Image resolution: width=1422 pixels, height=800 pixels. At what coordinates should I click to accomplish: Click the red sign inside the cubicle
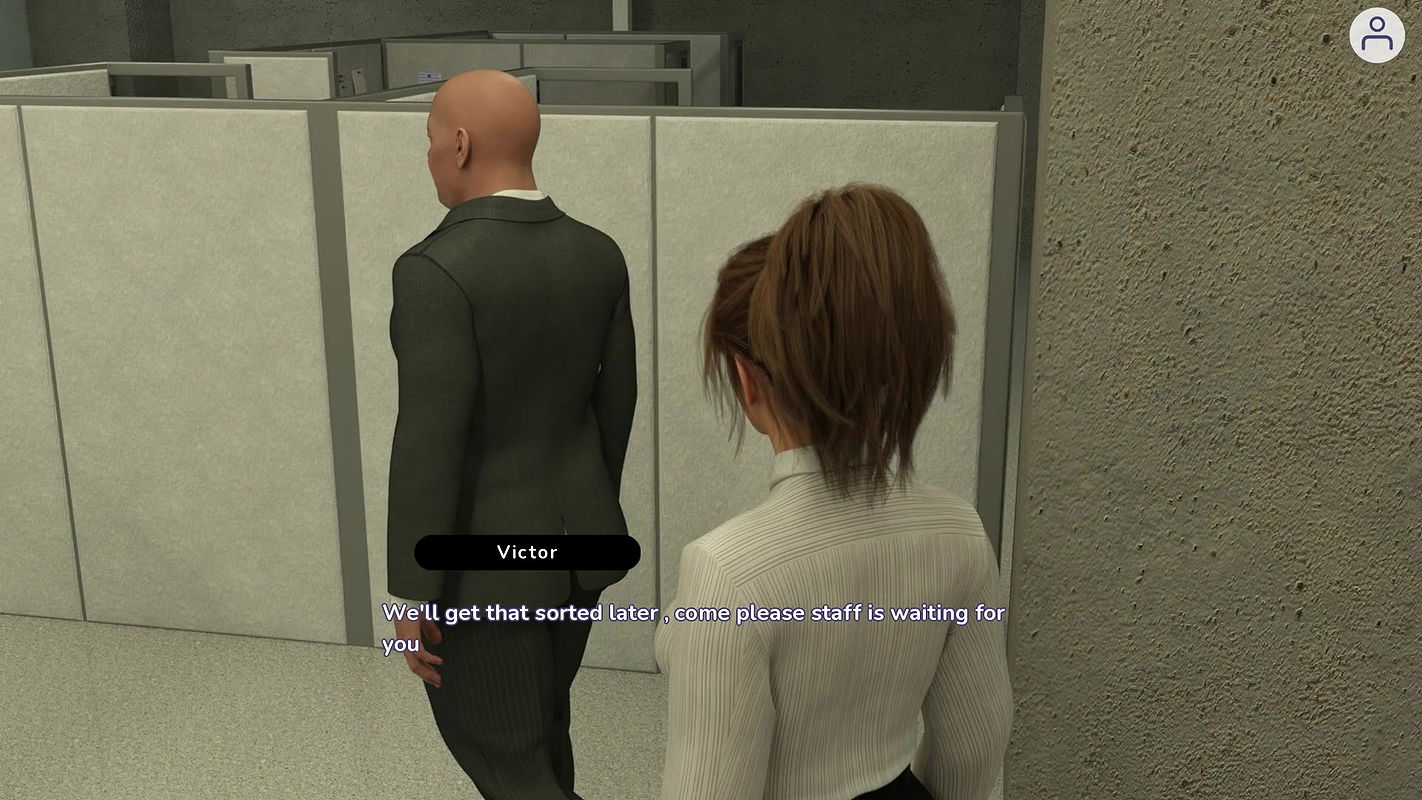coord(340,77)
